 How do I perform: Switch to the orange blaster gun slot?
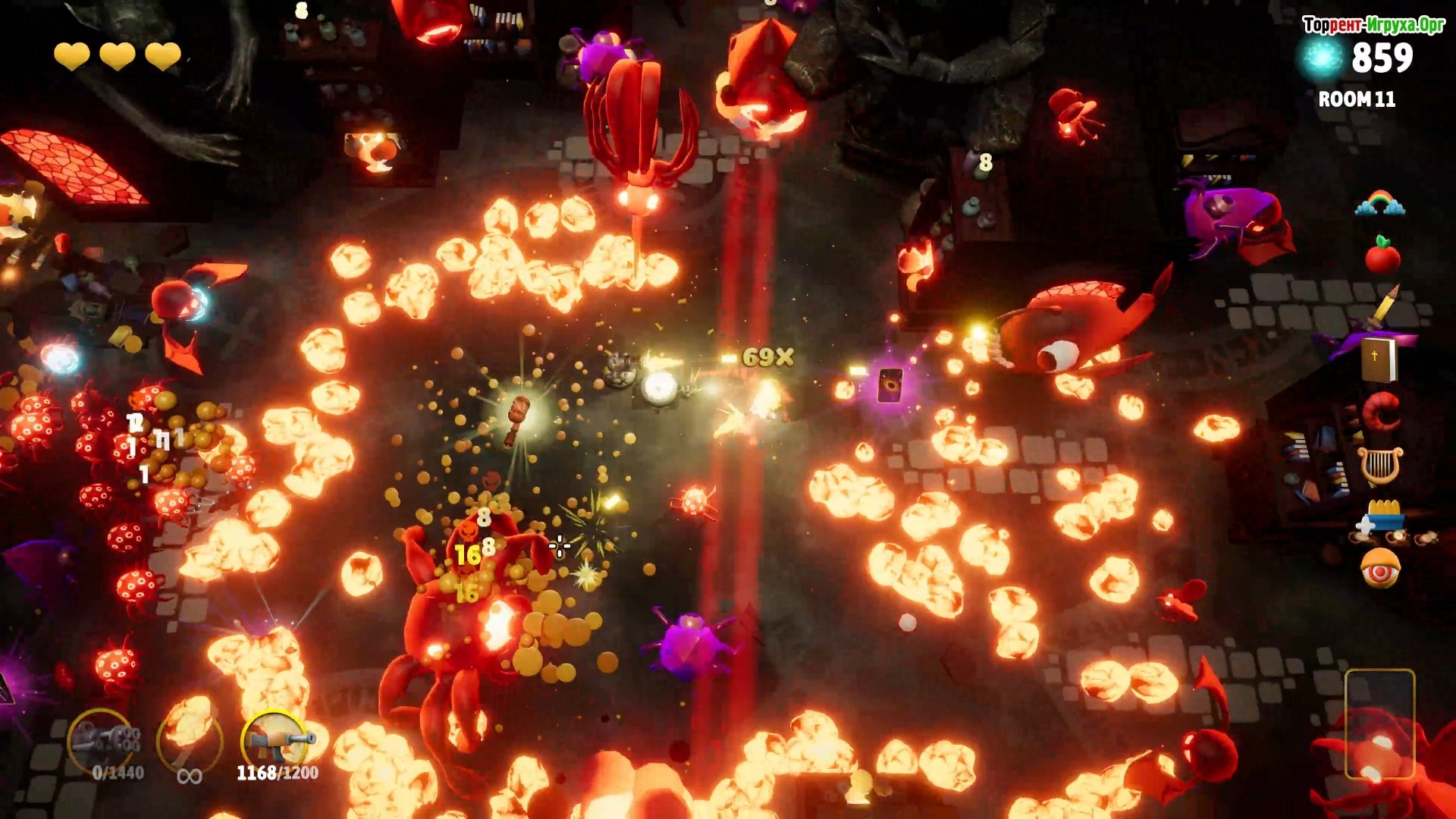pos(277,740)
